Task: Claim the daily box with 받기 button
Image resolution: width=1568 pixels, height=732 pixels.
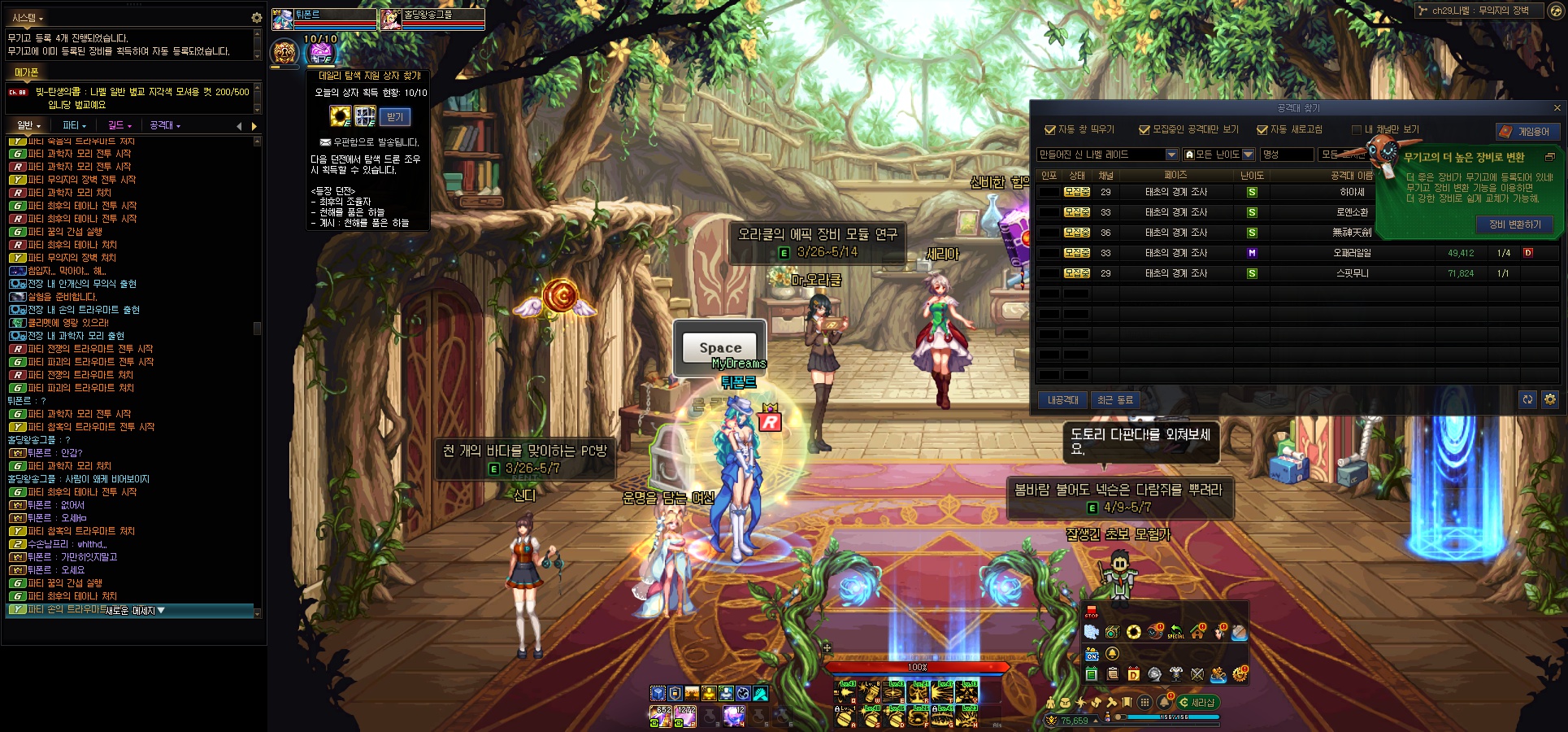Action: click(395, 117)
